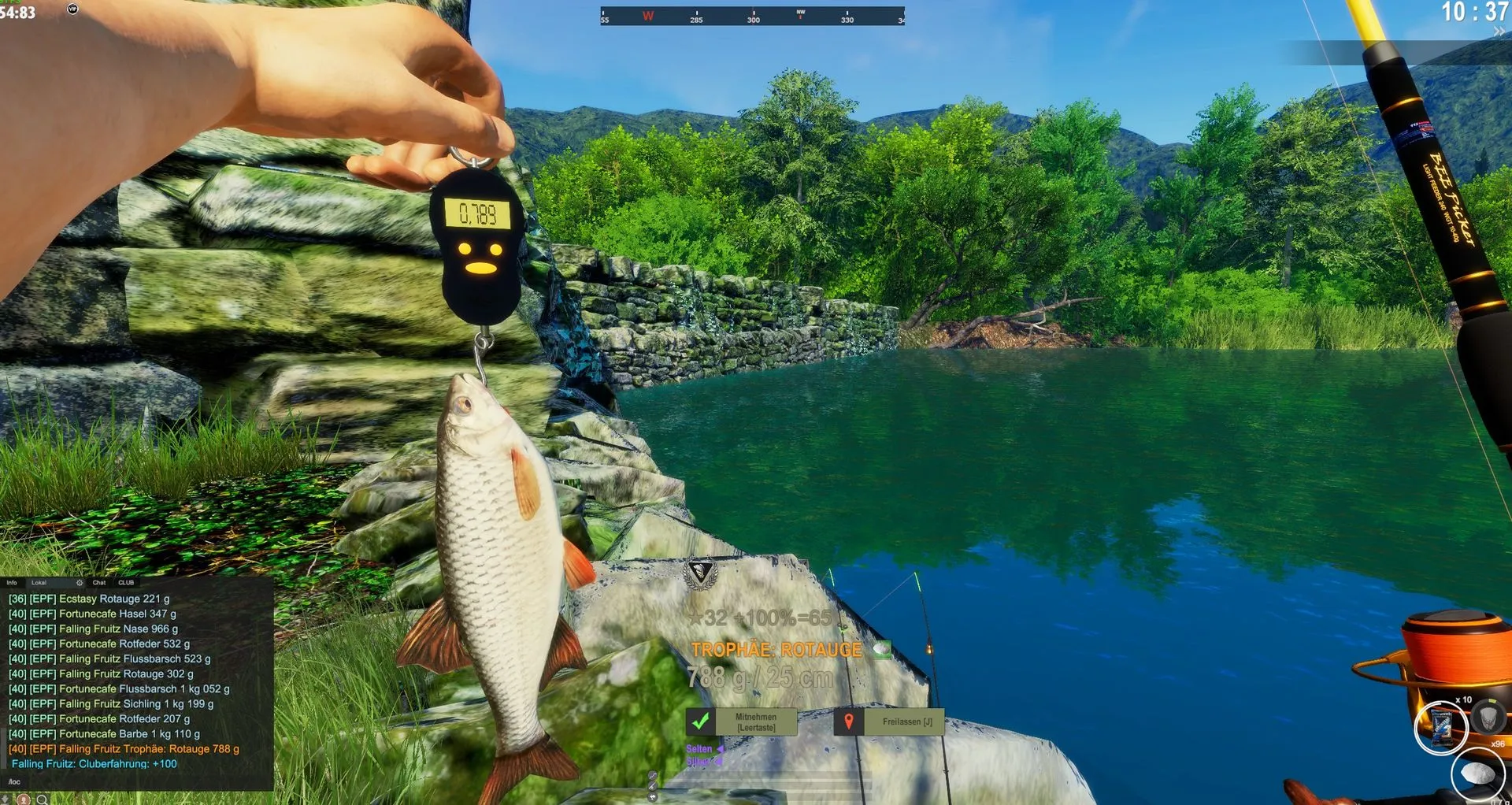Open the CLUB chat tab

[126, 583]
